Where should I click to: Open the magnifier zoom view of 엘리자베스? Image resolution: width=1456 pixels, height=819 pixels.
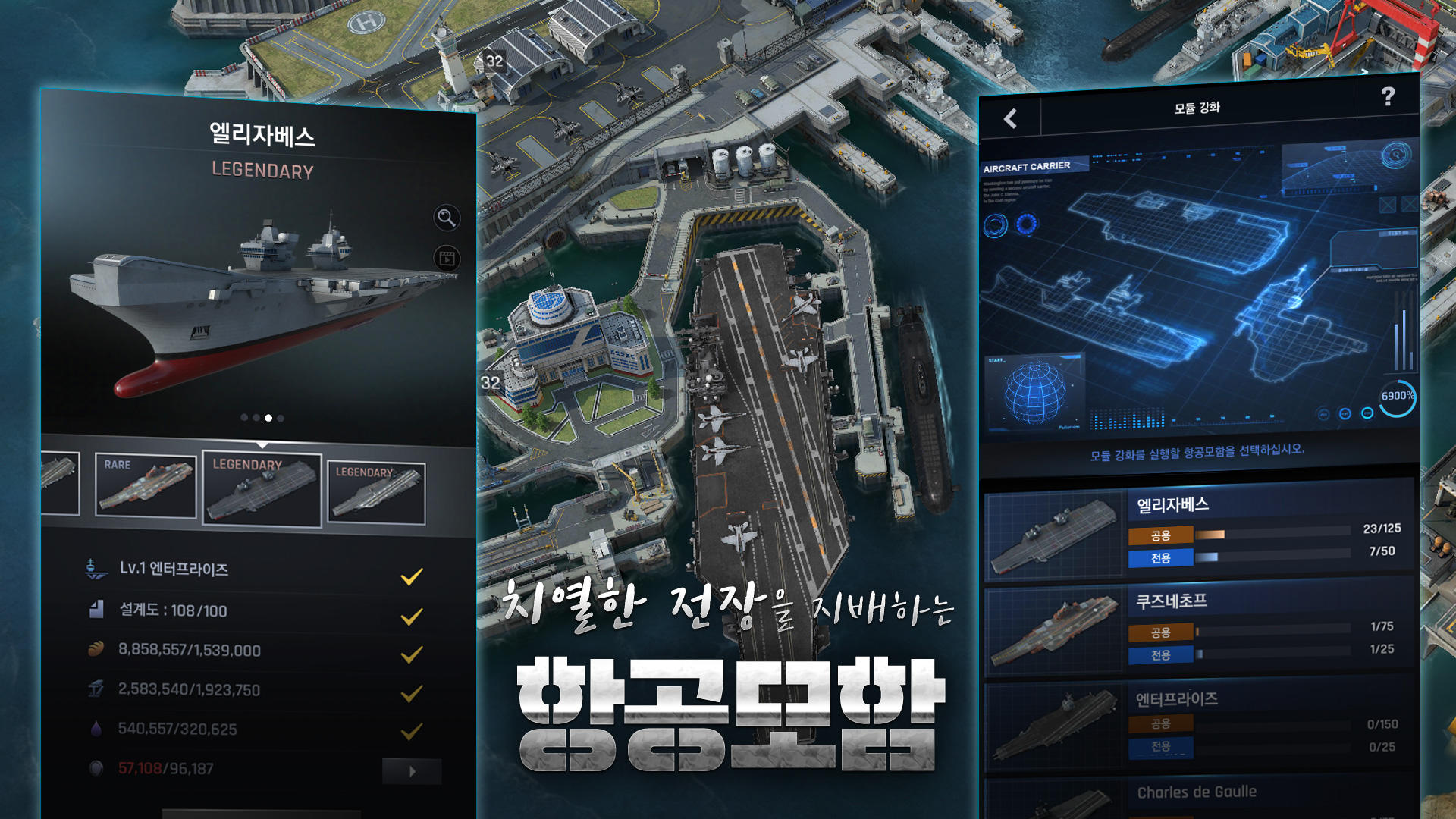[x=447, y=218]
